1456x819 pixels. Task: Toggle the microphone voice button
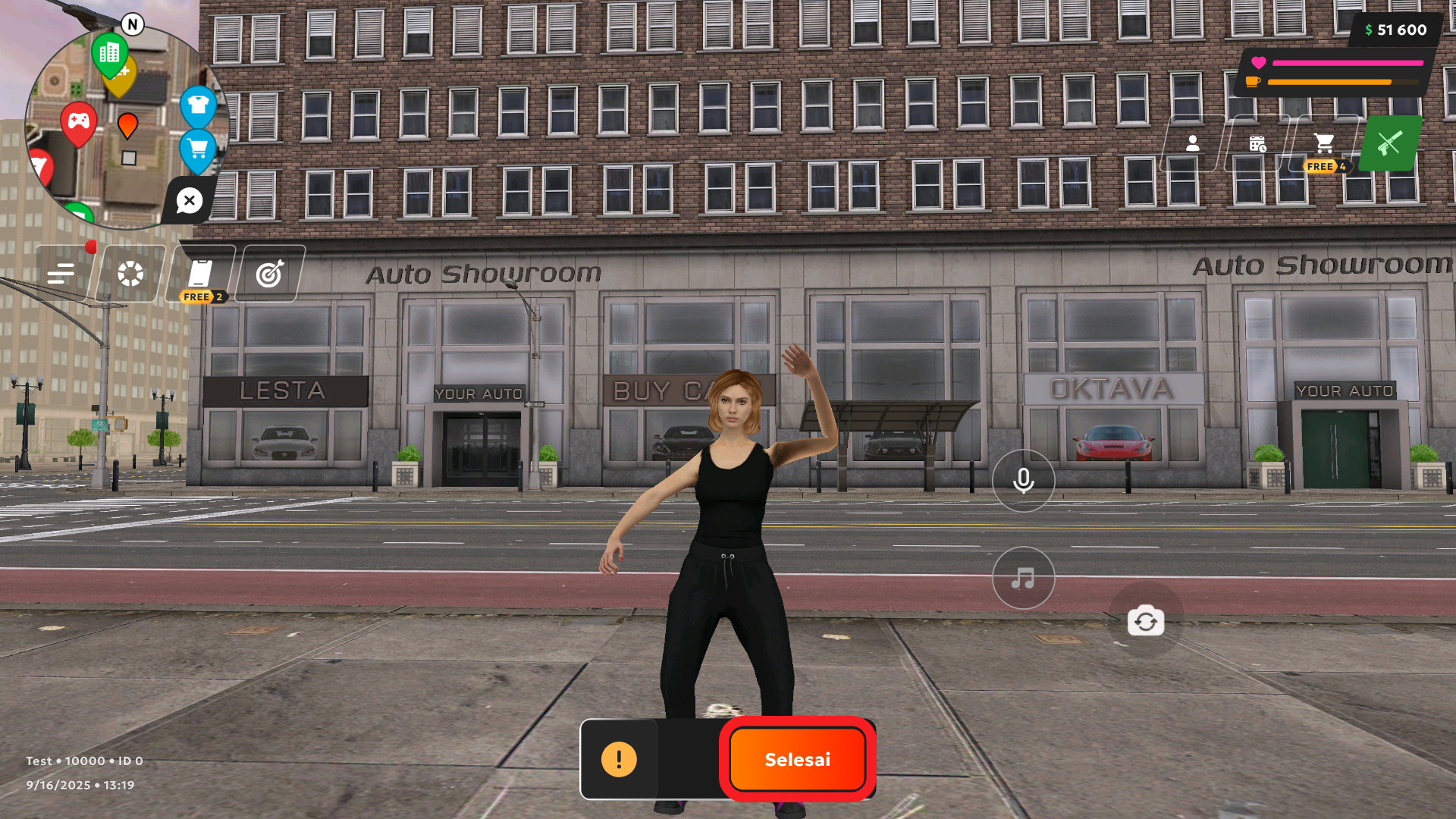1023,481
